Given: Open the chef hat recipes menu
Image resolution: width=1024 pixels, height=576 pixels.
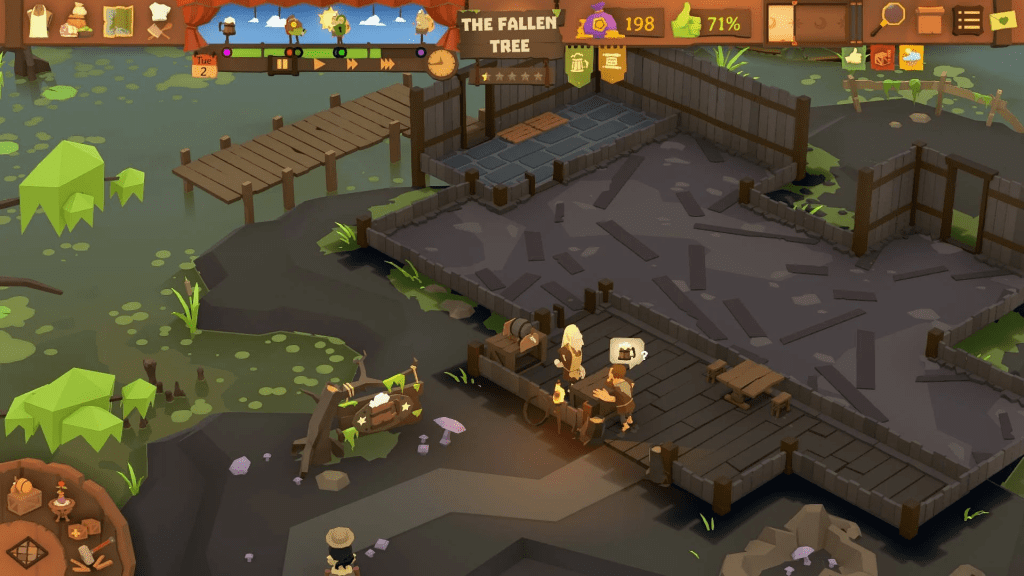Looking at the screenshot, I should 160,20.
